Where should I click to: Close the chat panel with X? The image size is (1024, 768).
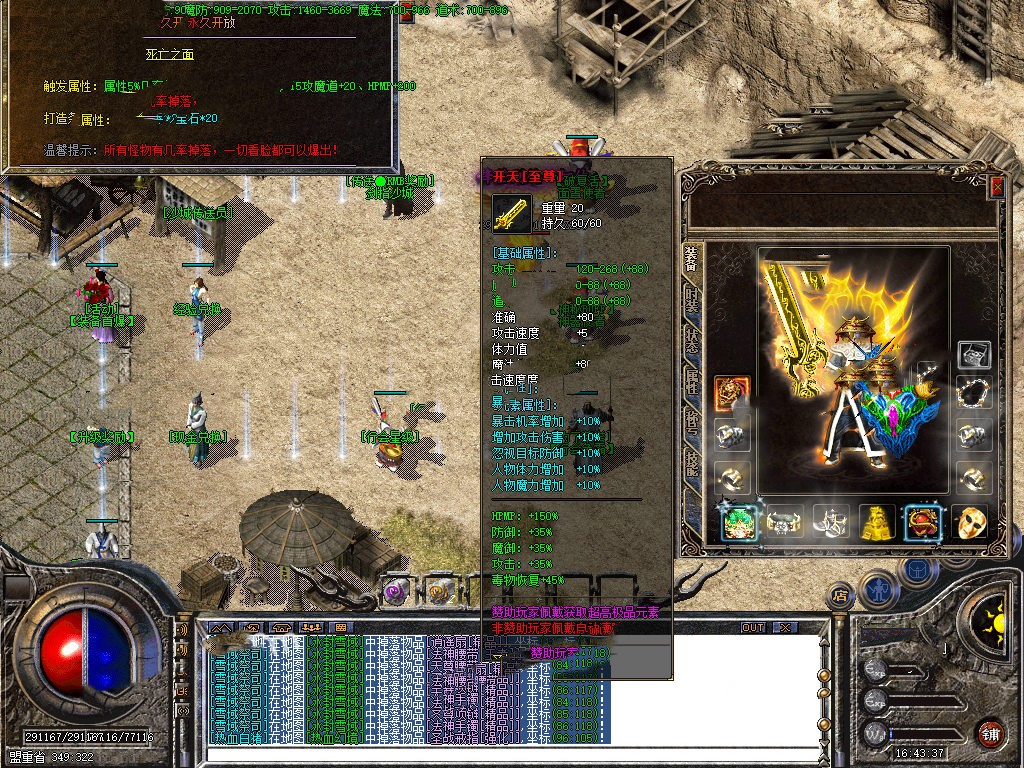[x=786, y=627]
